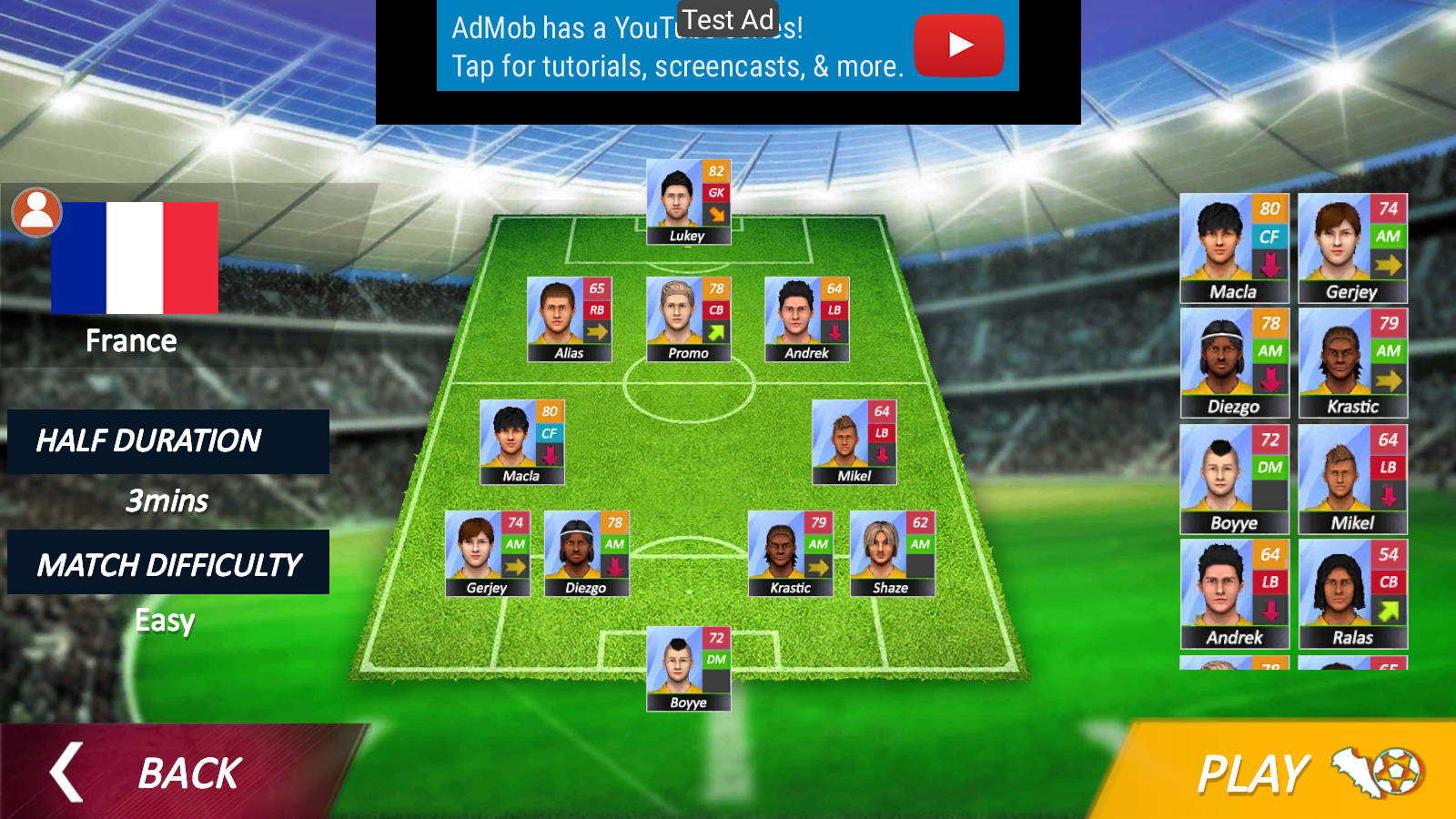The image size is (1456, 819).
Task: Select goalkeeper Lukey's player card
Action: (x=688, y=203)
